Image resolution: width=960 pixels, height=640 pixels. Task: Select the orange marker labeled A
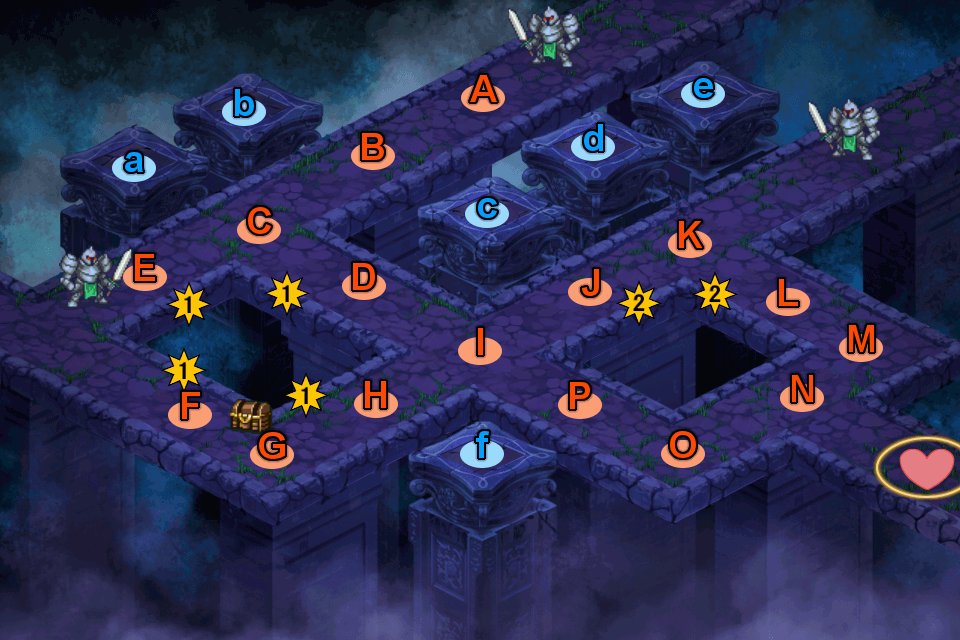483,94
